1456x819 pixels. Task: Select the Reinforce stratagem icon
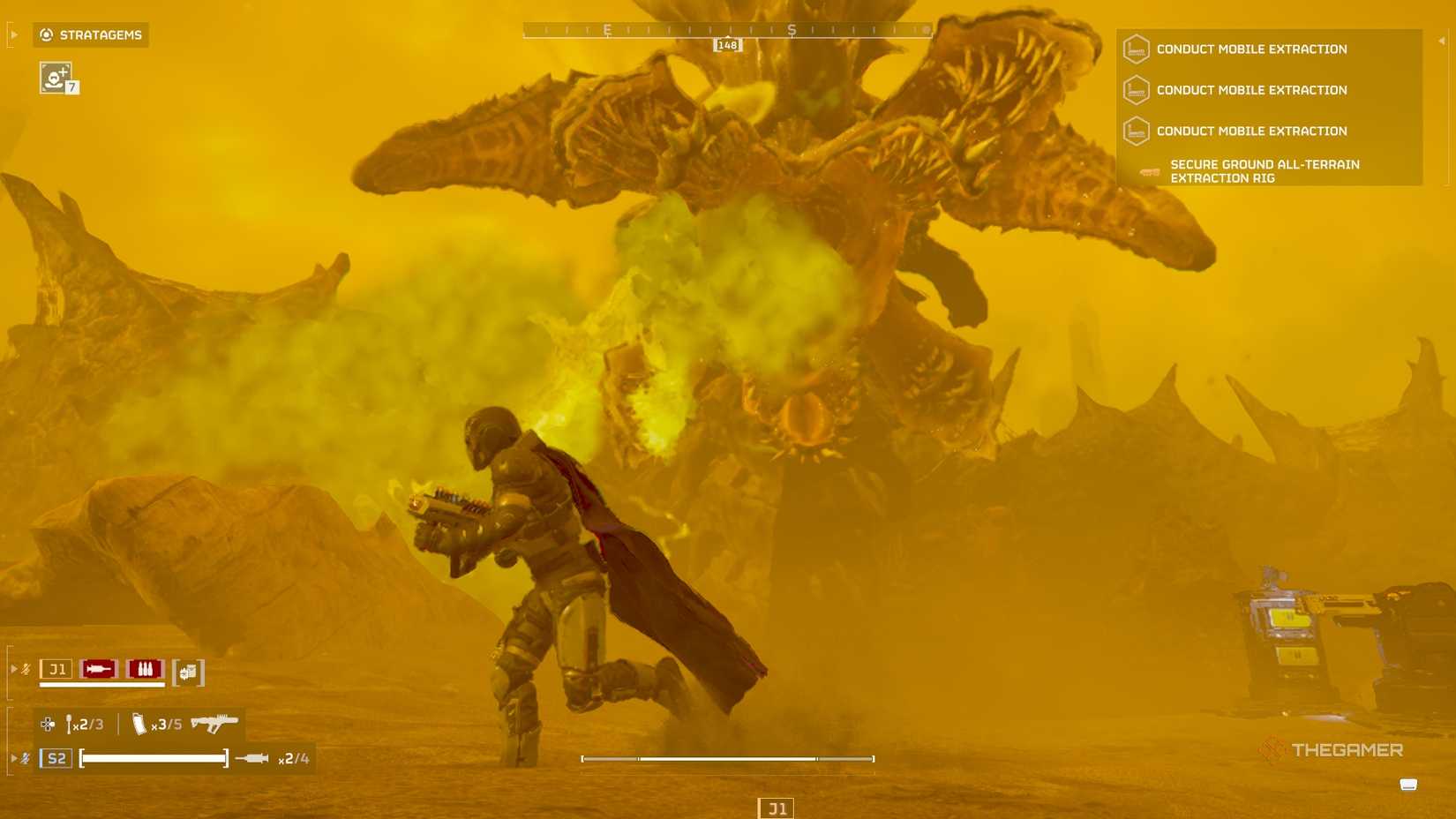55,79
